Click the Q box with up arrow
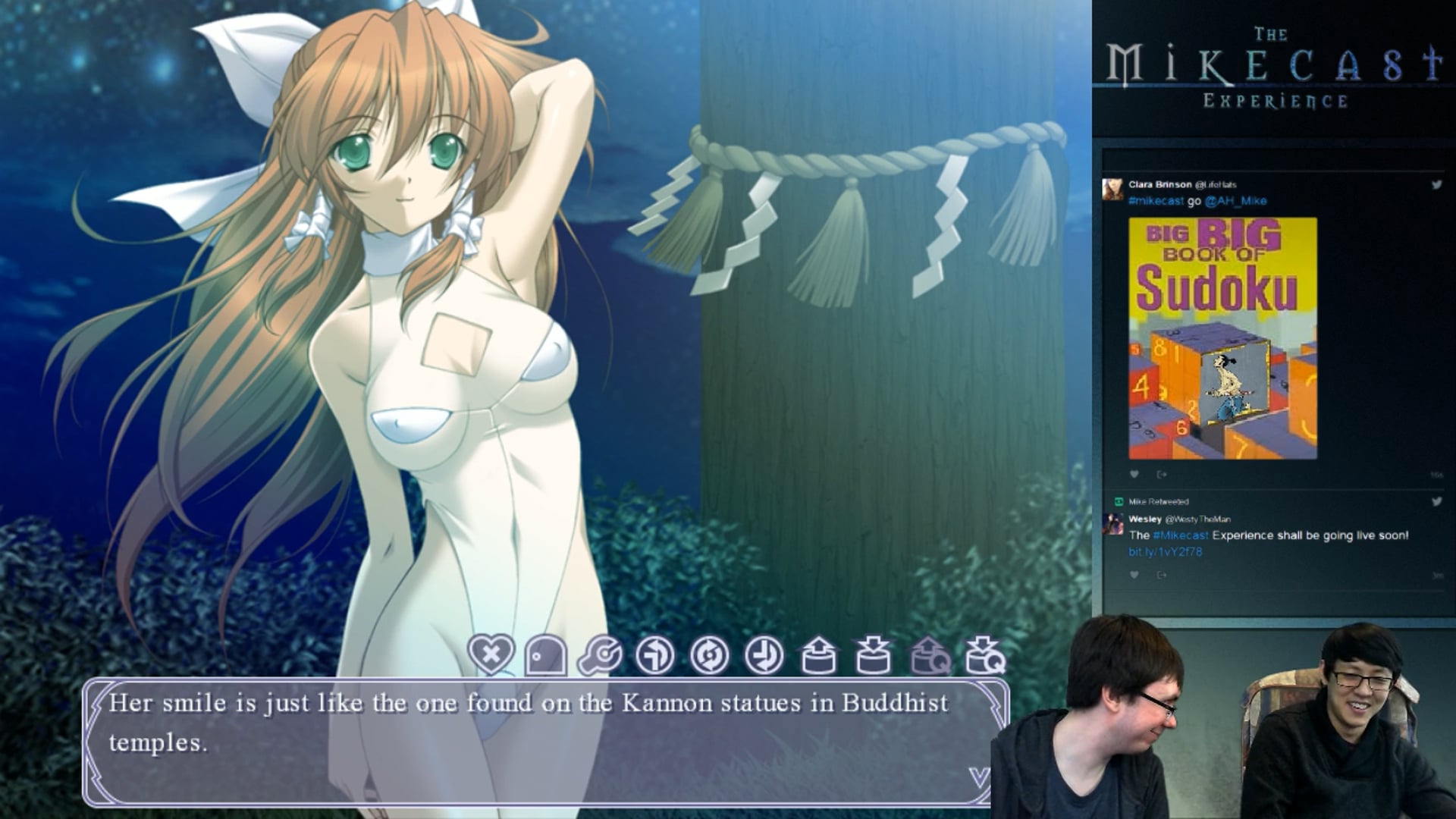 coord(929,655)
